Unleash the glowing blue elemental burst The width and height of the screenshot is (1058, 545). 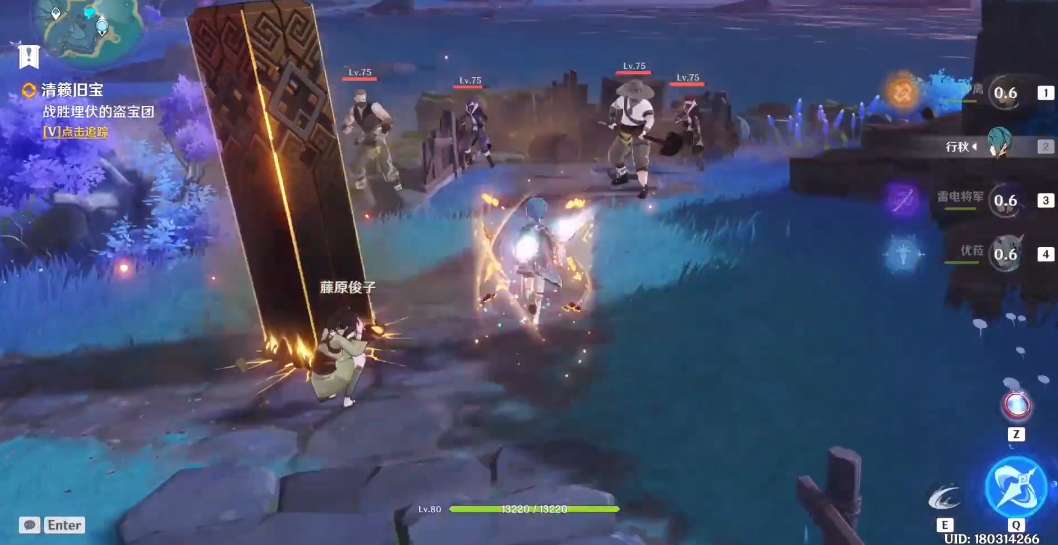(1015, 488)
